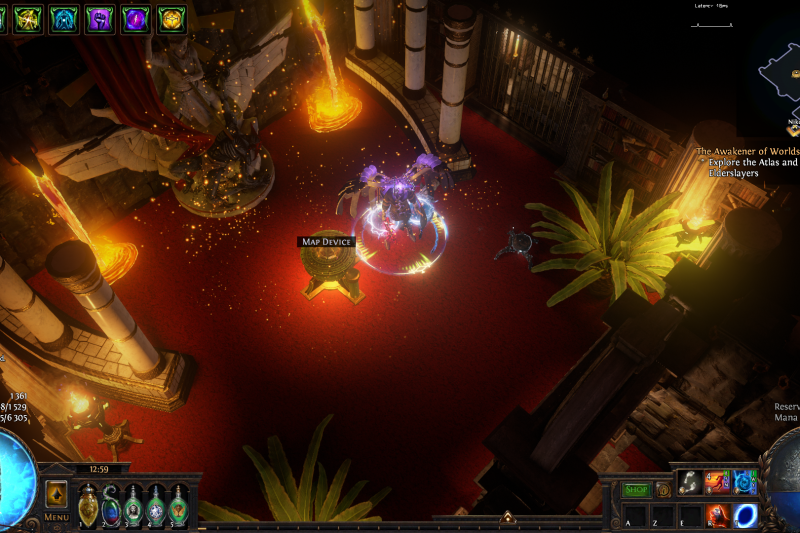
Task: Click the golden orb buff icon
Action: coord(171,18)
